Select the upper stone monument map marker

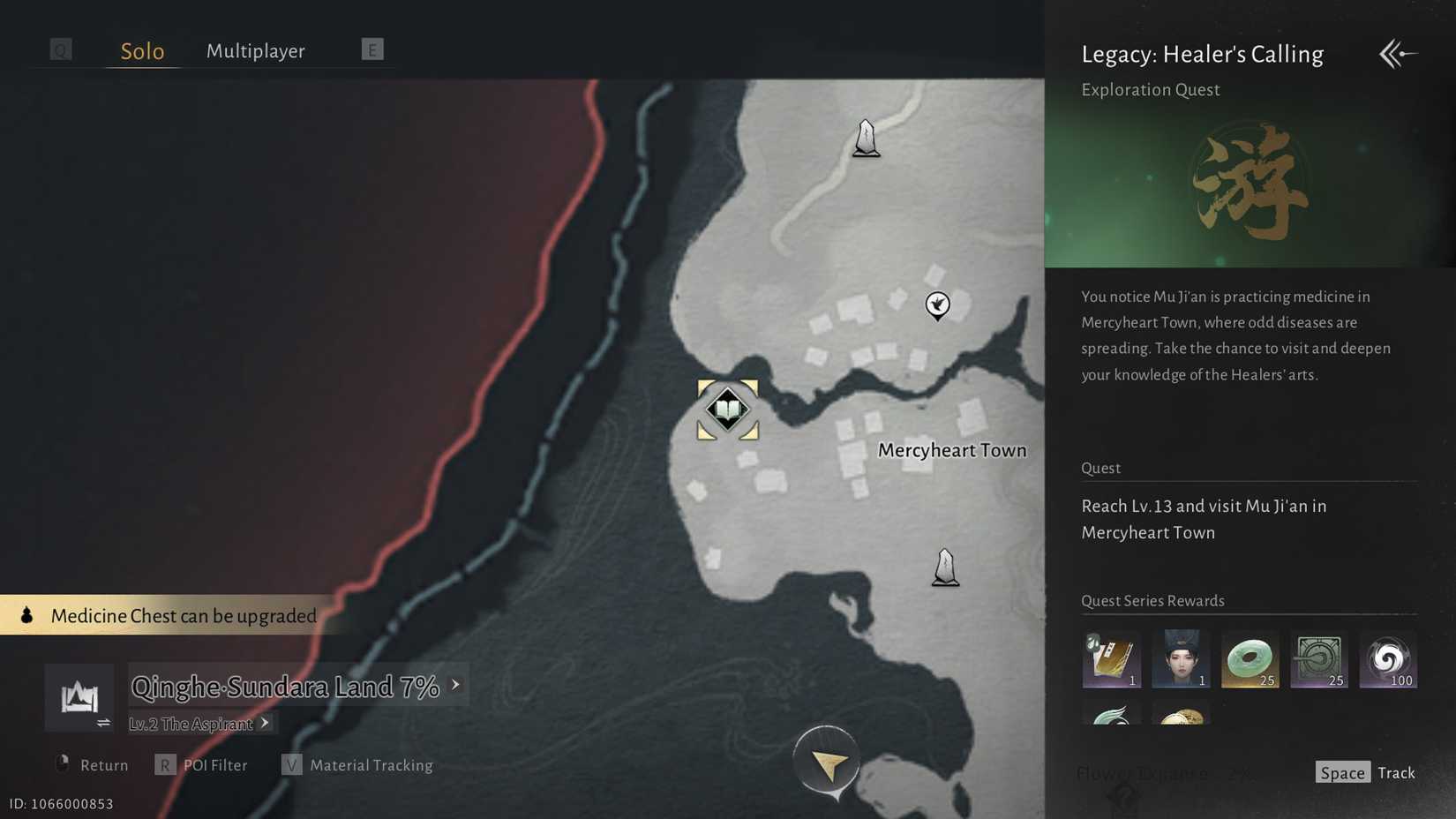tap(866, 137)
